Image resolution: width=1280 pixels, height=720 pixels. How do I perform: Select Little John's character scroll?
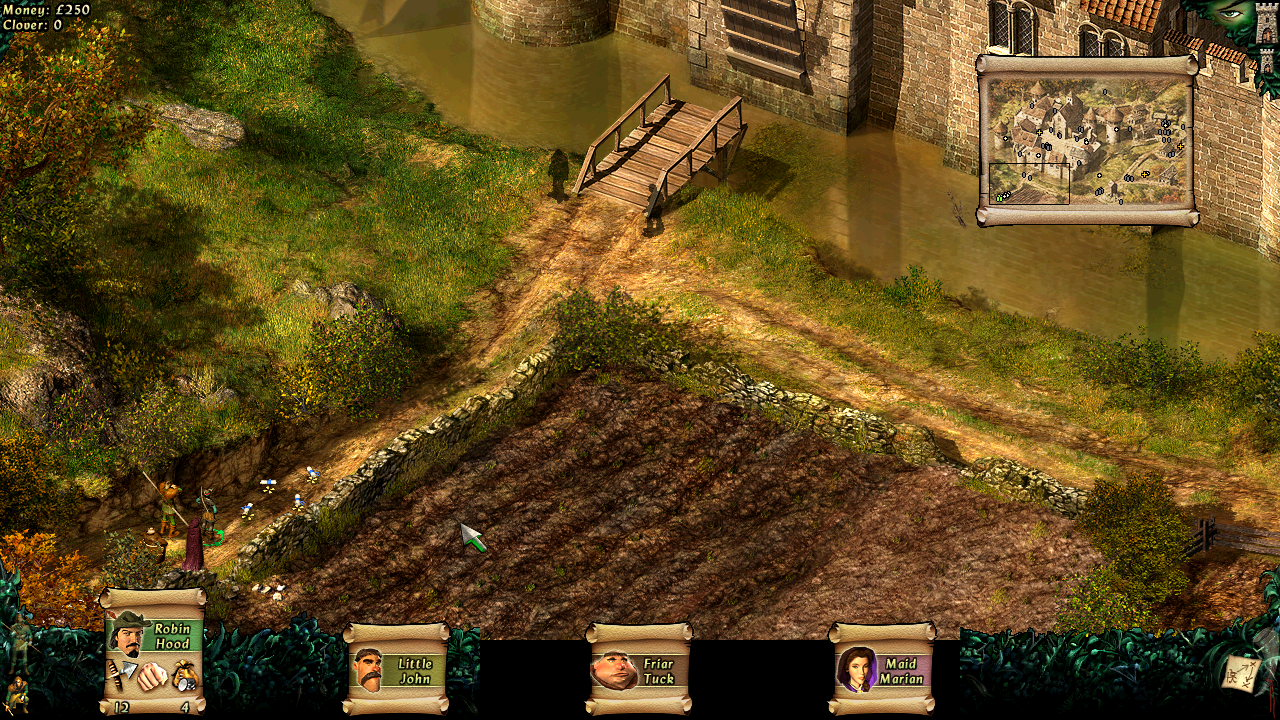coord(397,669)
